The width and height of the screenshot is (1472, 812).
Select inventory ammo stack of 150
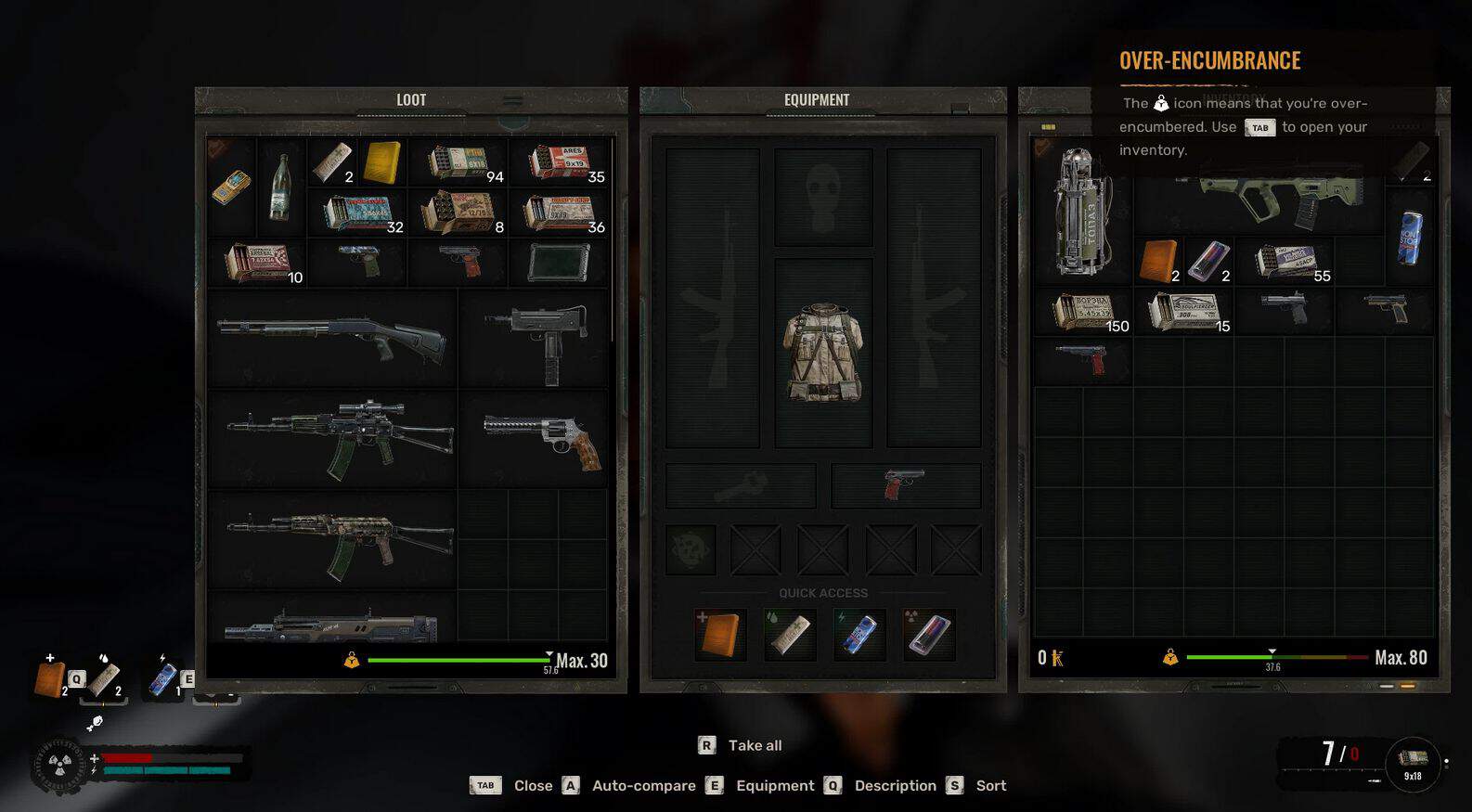pyautogui.click(x=1082, y=312)
